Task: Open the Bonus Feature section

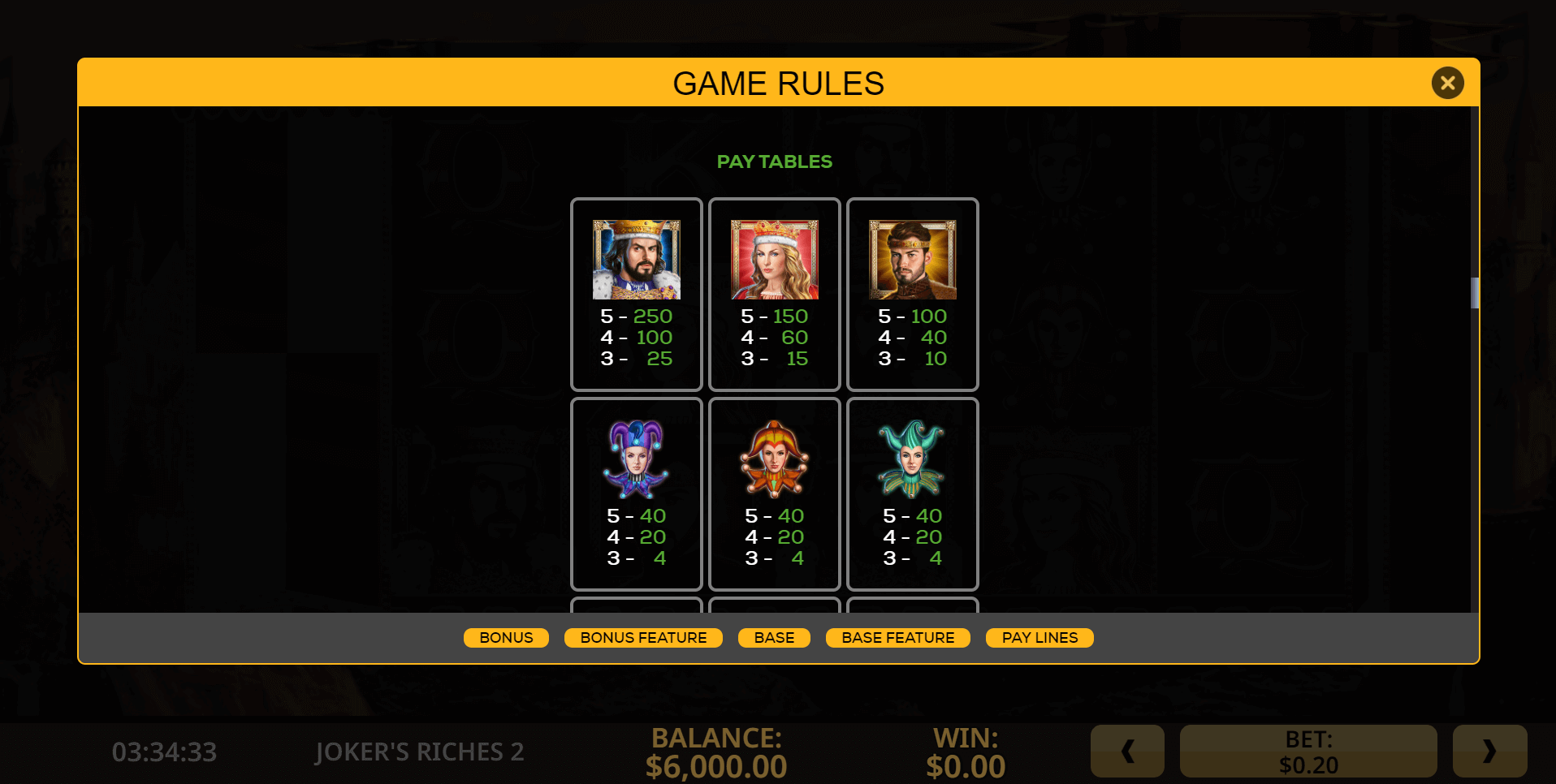Action: pos(643,638)
